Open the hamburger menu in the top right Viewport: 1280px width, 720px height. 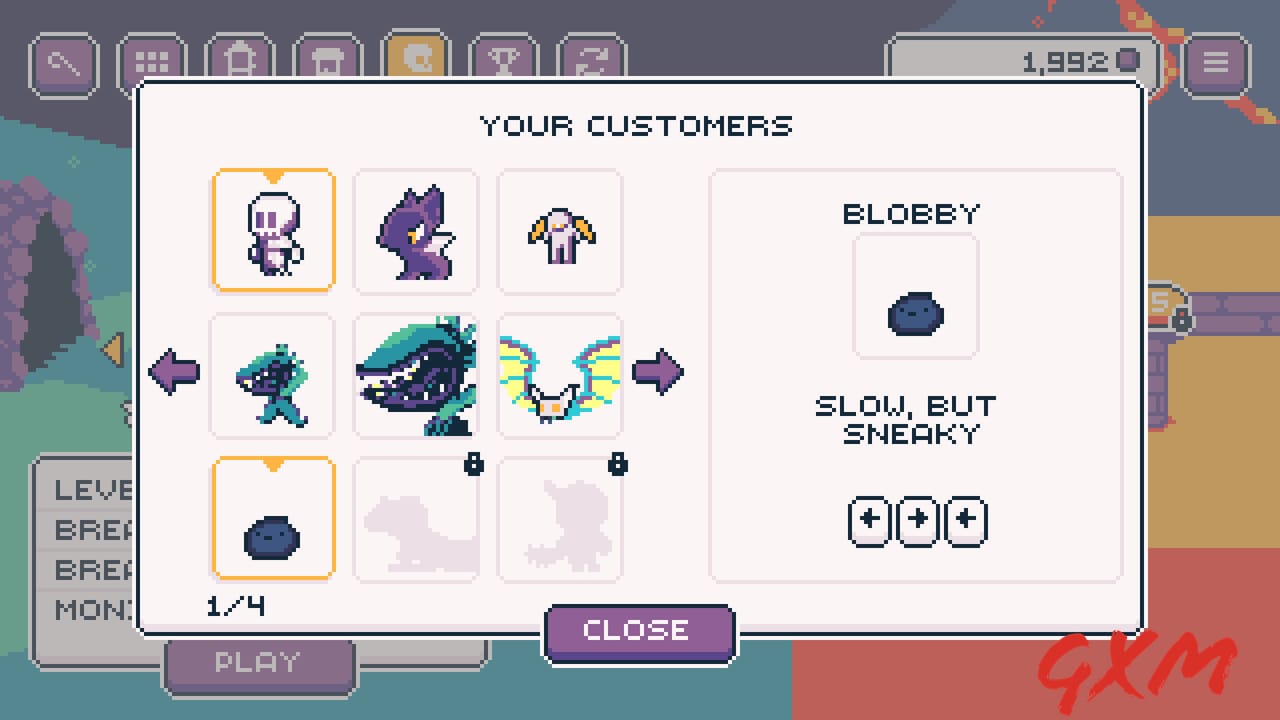1216,62
